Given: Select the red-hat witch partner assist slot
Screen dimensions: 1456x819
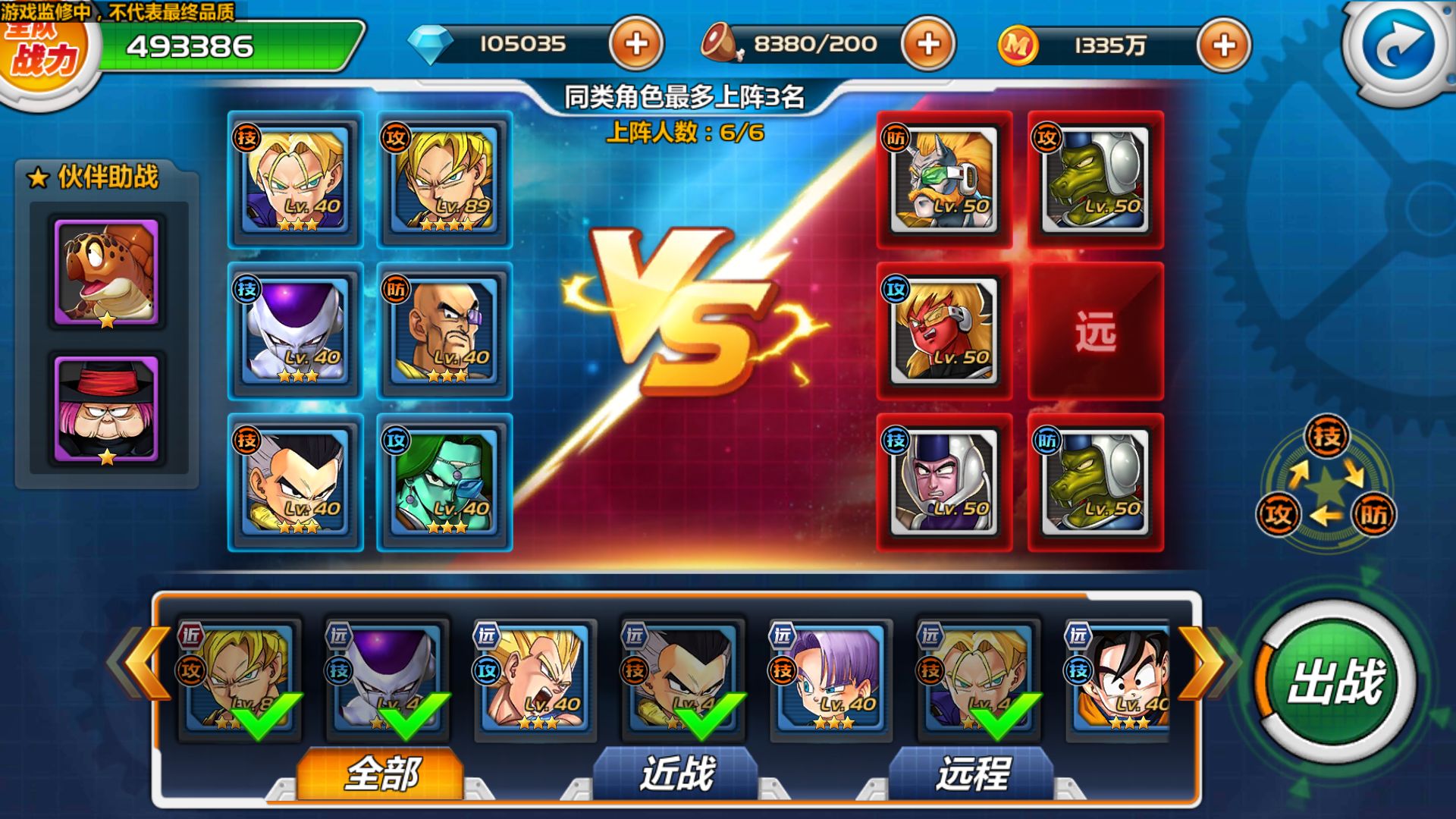Looking at the screenshot, I should pos(107,409).
